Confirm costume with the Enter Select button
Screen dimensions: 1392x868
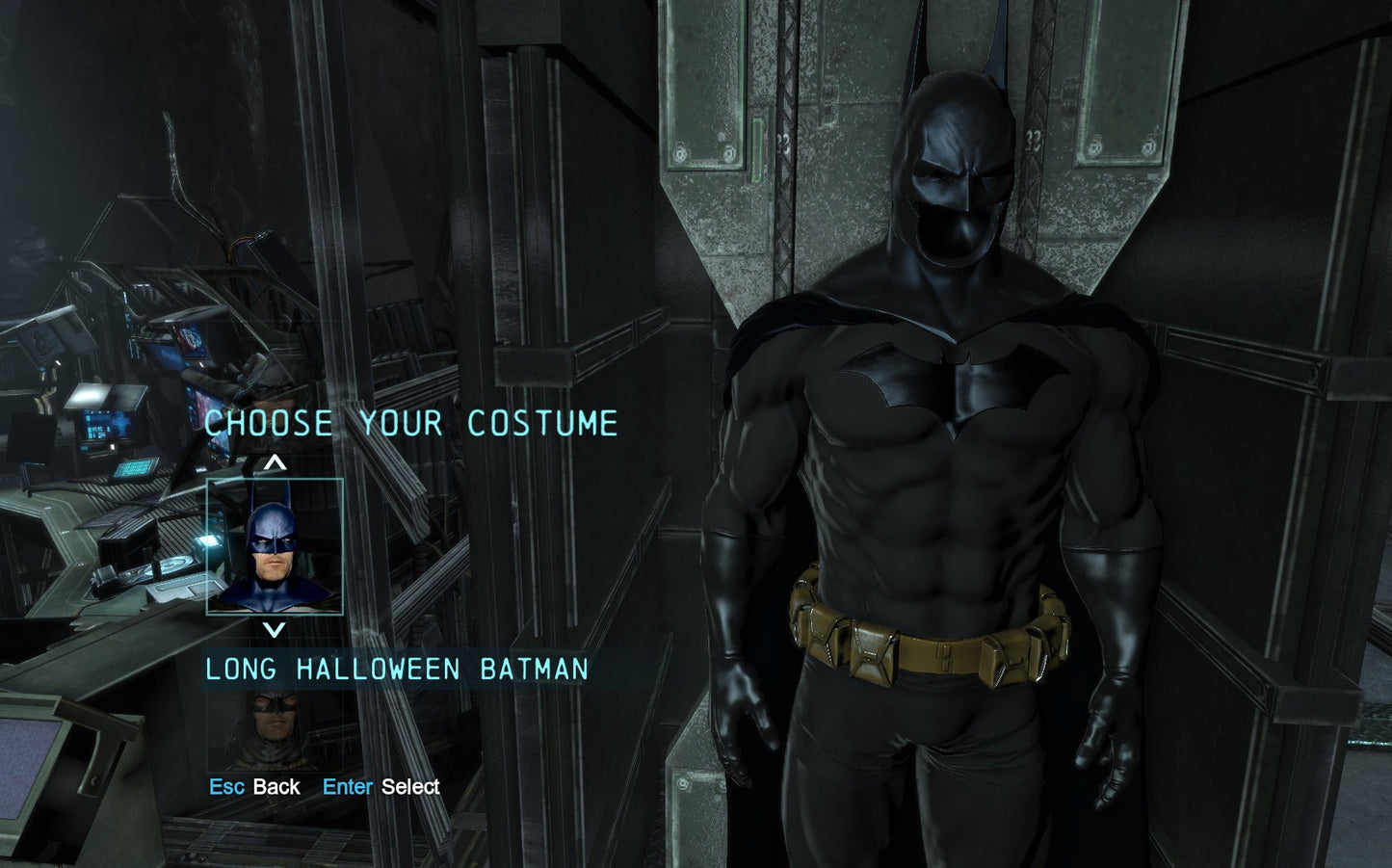coord(380,786)
